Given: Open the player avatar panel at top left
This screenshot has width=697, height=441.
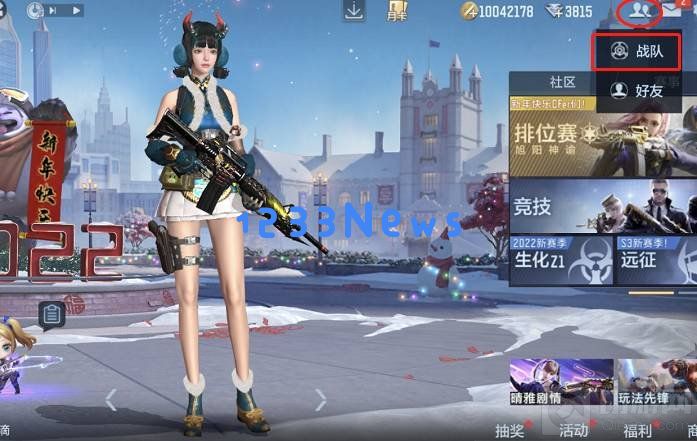Looking at the screenshot, I should 38,11.
